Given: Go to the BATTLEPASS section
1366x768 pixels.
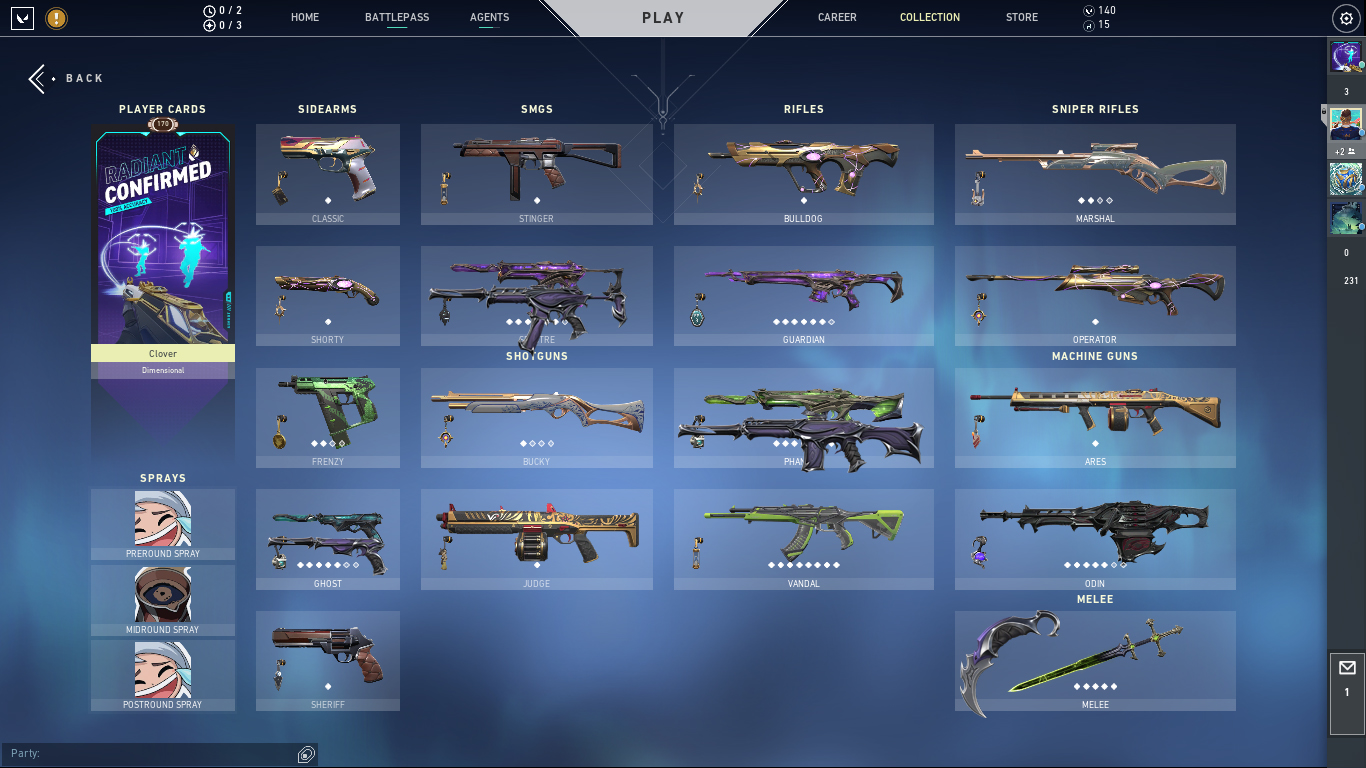Looking at the screenshot, I should tap(397, 17).
